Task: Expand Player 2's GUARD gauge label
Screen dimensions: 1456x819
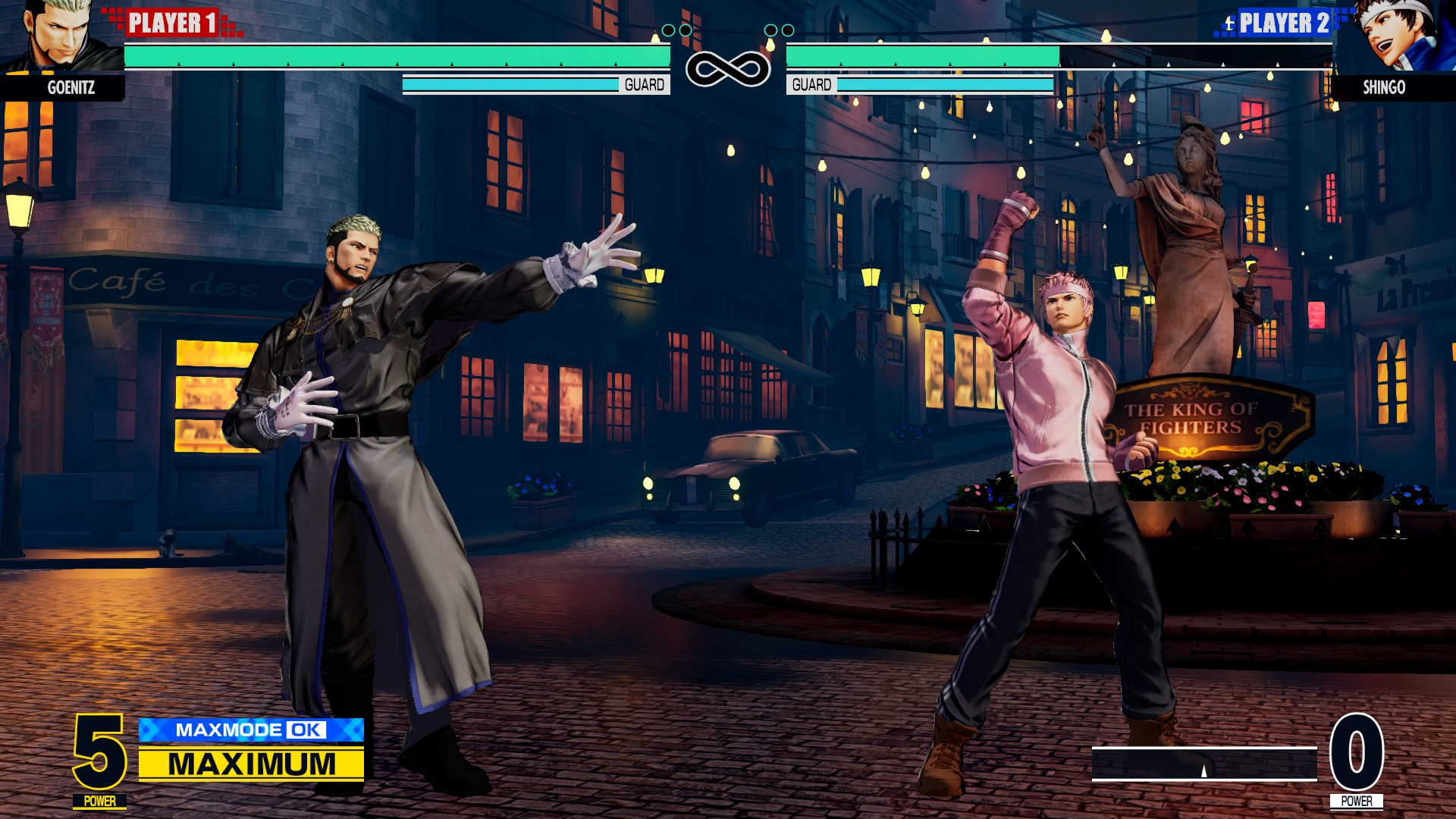Action: tap(811, 84)
